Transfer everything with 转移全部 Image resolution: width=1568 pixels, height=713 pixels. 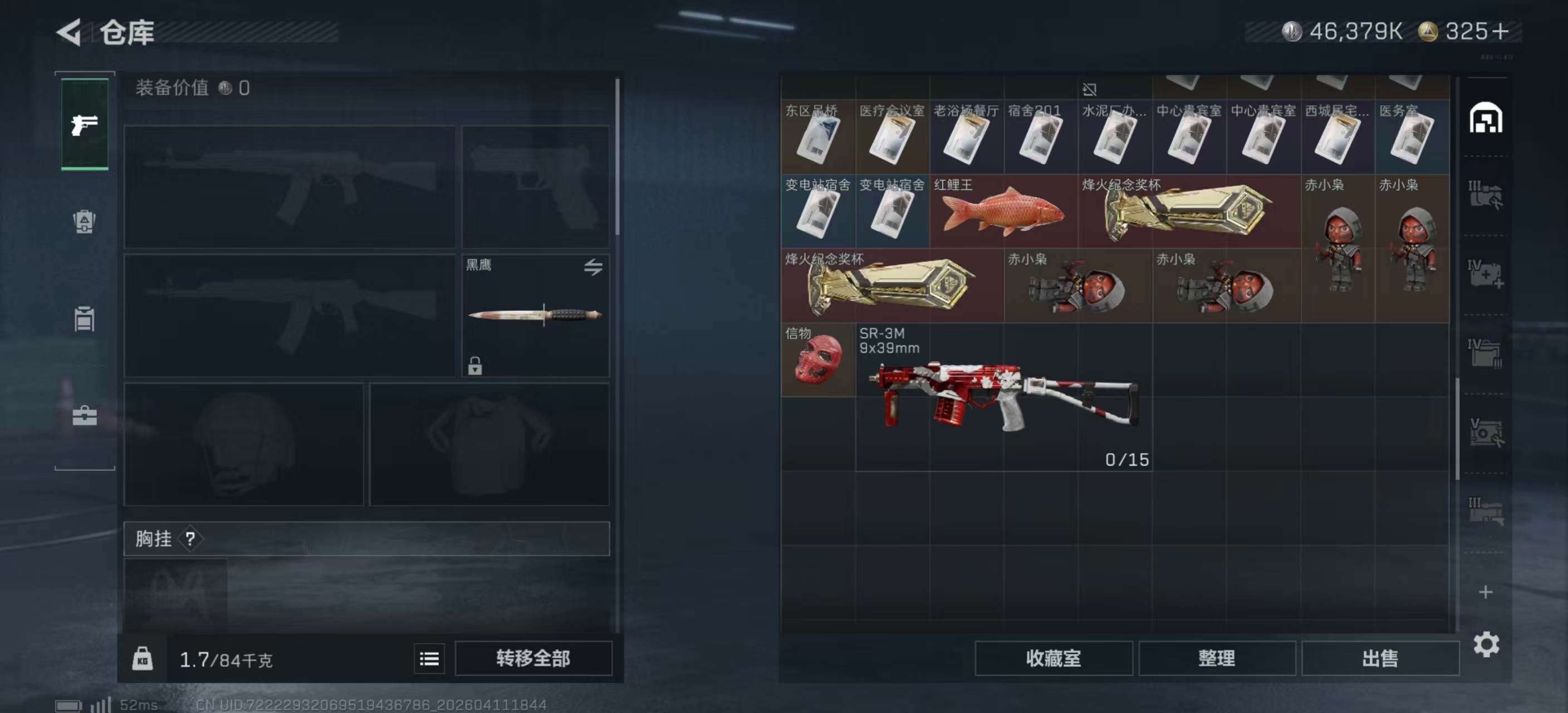pyautogui.click(x=533, y=658)
